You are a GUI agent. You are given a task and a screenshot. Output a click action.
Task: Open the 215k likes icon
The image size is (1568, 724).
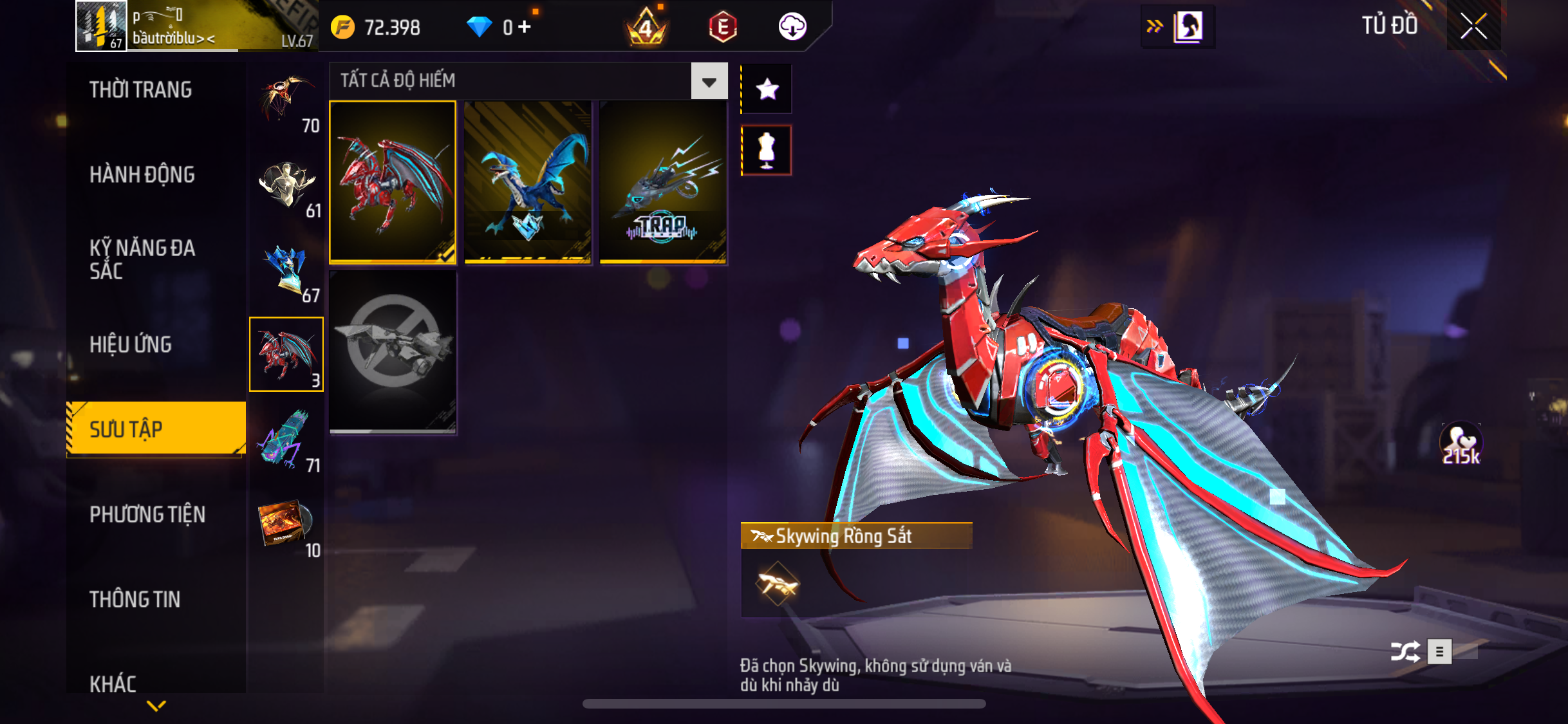(1461, 444)
